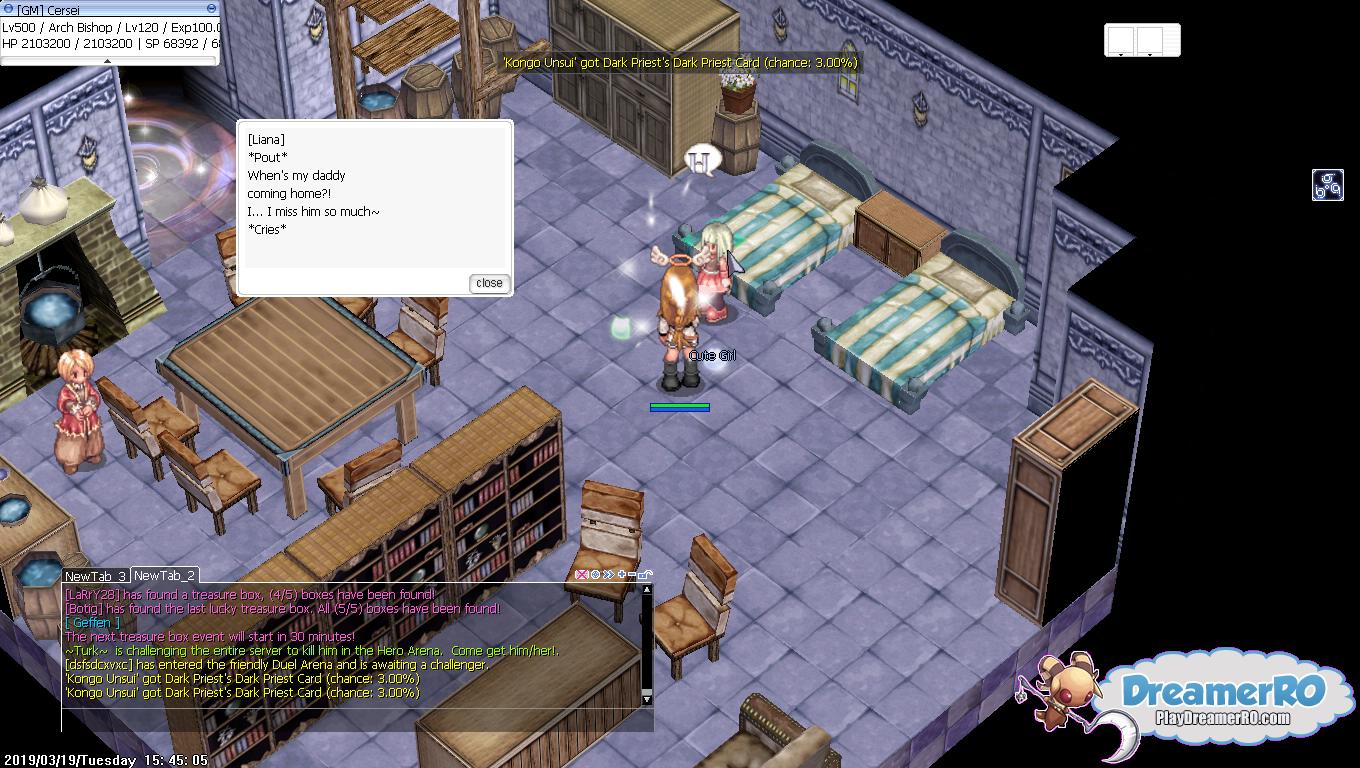Click the round chat settings icon
The image size is (1360, 768).
(595, 575)
